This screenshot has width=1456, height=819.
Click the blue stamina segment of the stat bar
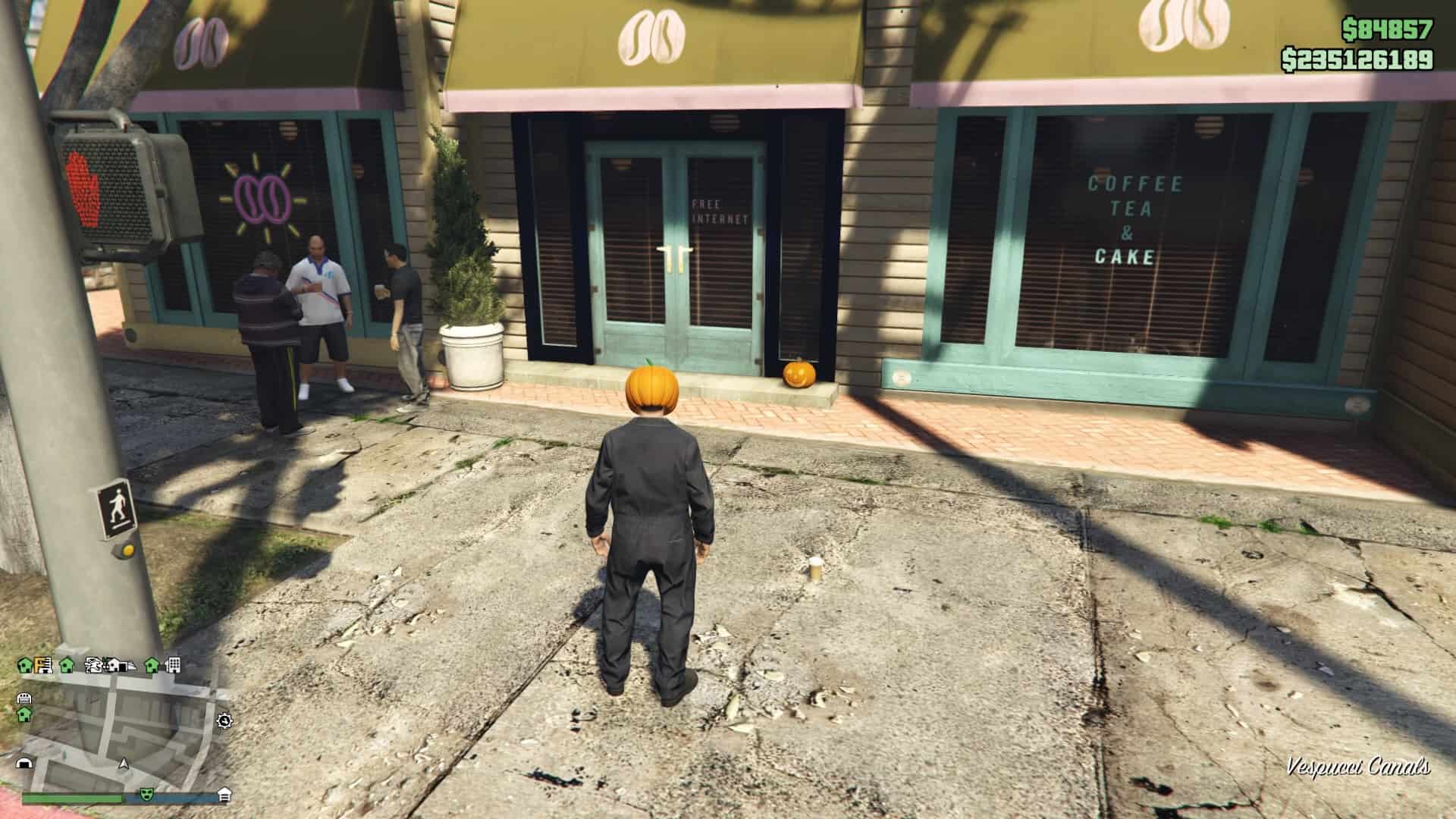coord(186,798)
